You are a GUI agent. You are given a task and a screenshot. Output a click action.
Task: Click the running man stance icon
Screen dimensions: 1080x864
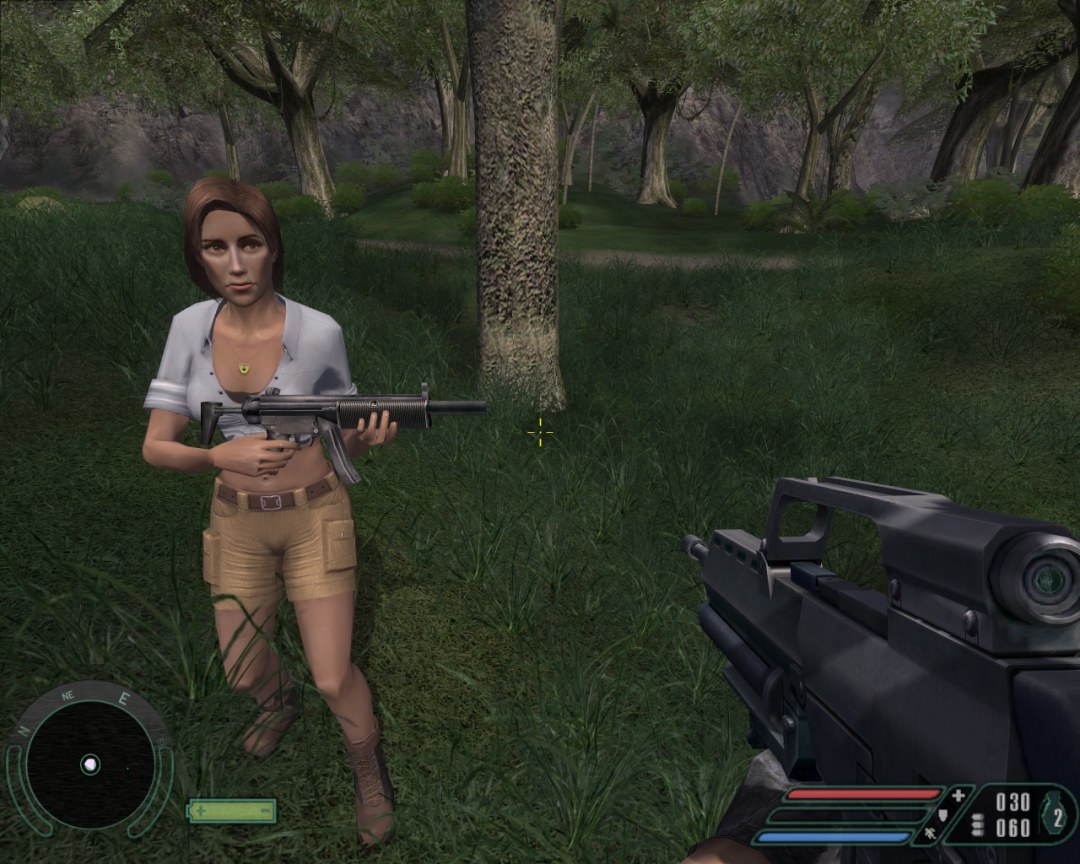click(x=929, y=831)
